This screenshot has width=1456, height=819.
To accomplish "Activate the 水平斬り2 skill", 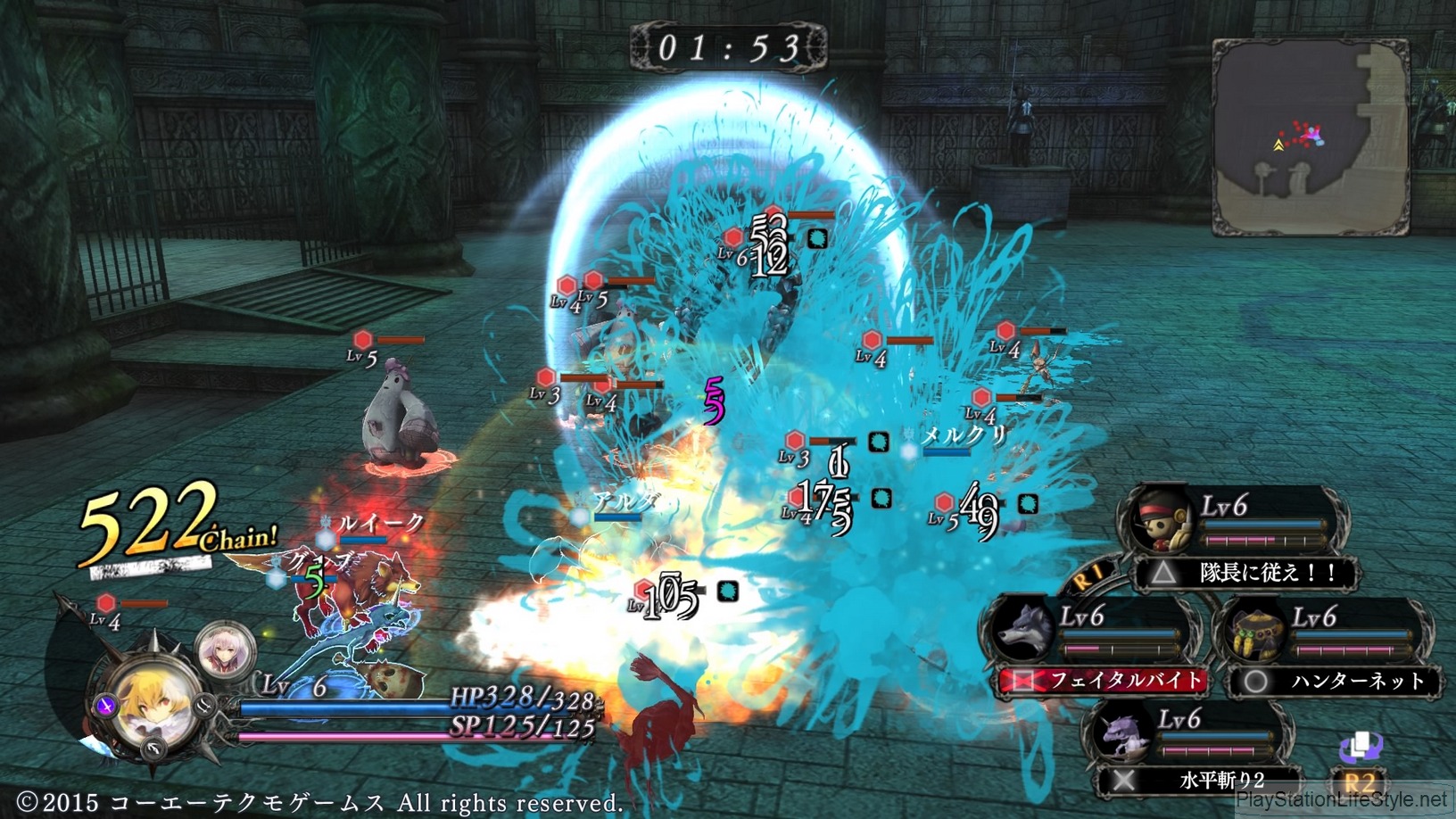I will pyautogui.click(x=1200, y=781).
